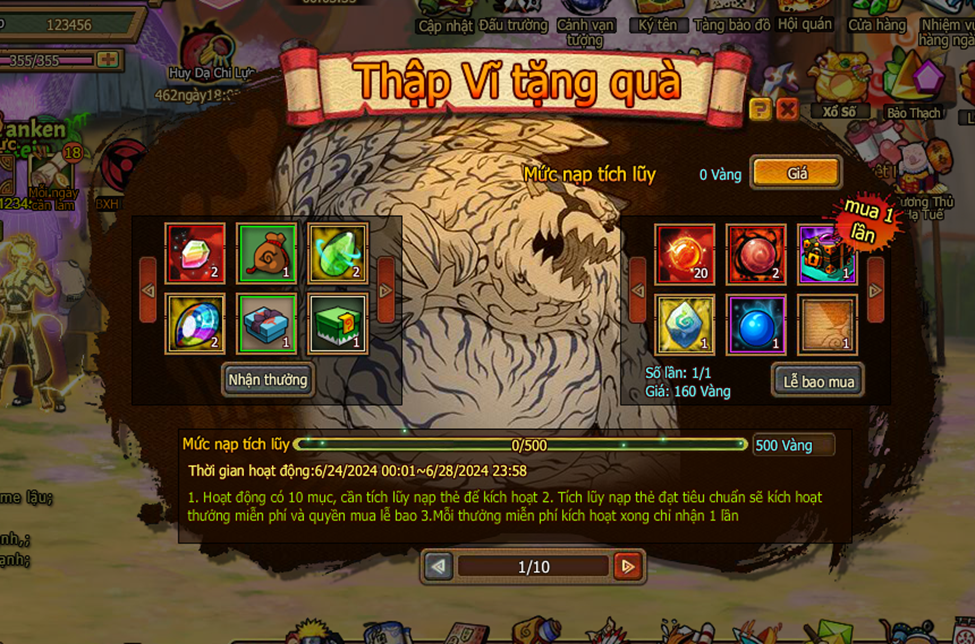This screenshot has width=975, height=644.
Task: Select the blue gift box reward
Action: click(x=266, y=323)
